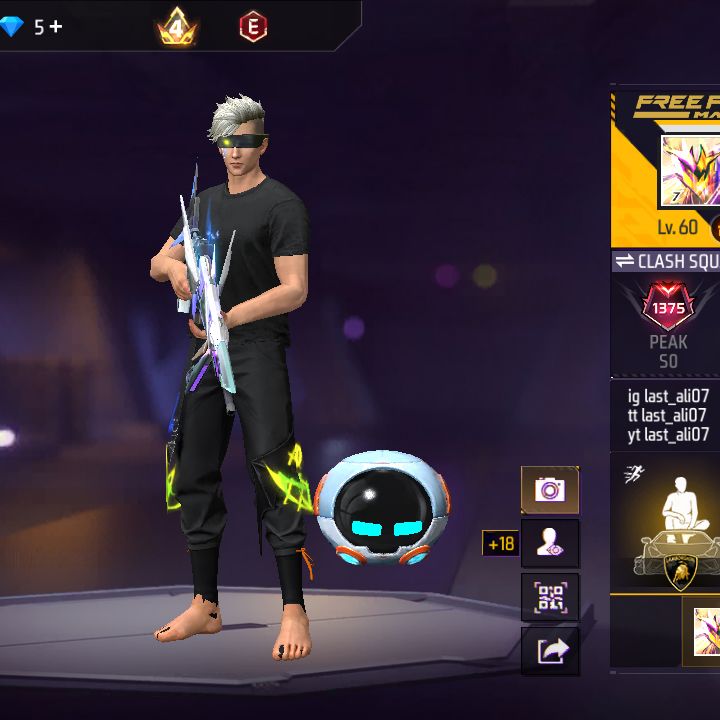This screenshot has height=720, width=720.
Task: Tap the red hexagon E badge
Action: (x=253, y=27)
